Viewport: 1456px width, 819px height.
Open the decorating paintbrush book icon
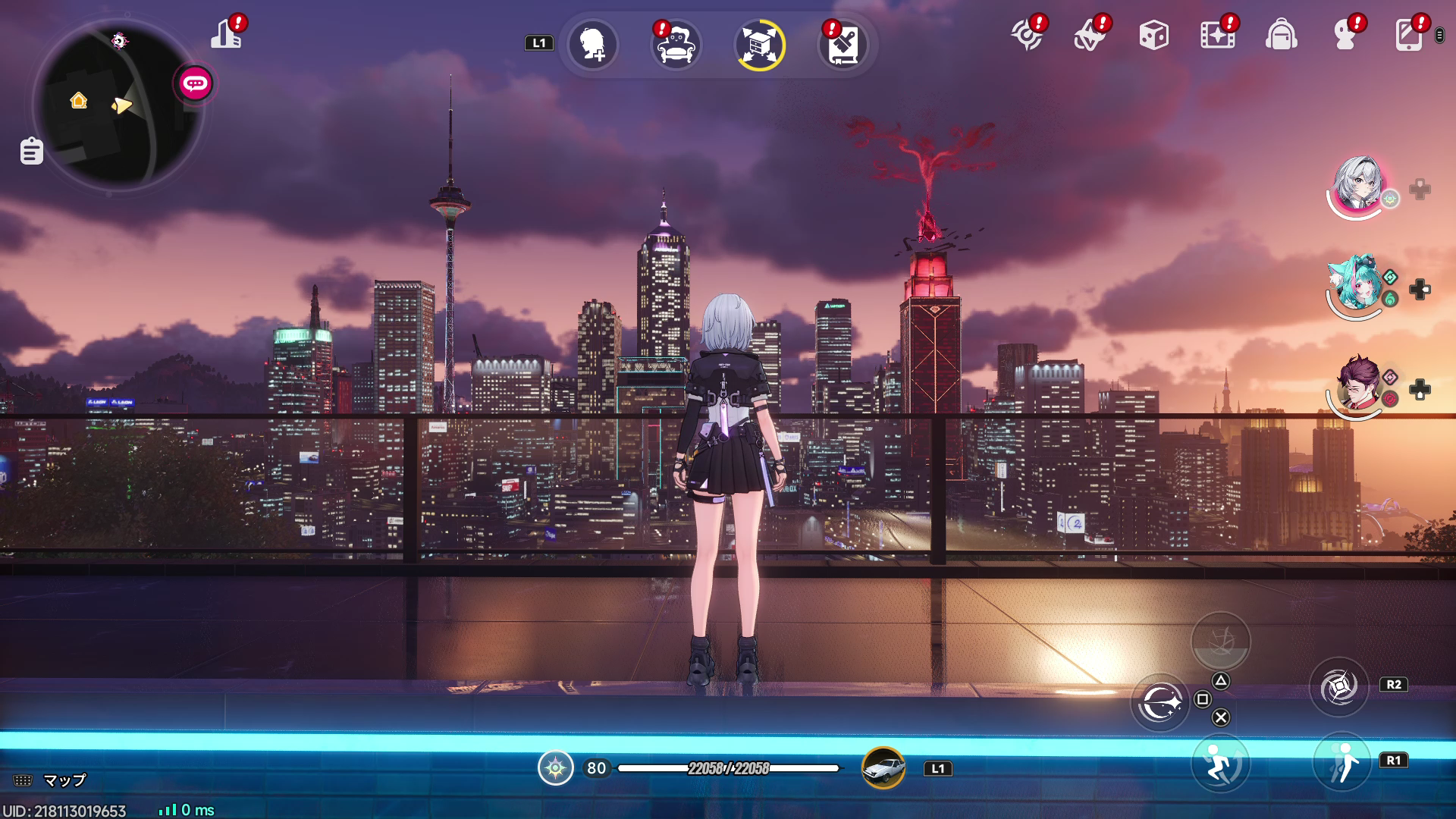843,45
